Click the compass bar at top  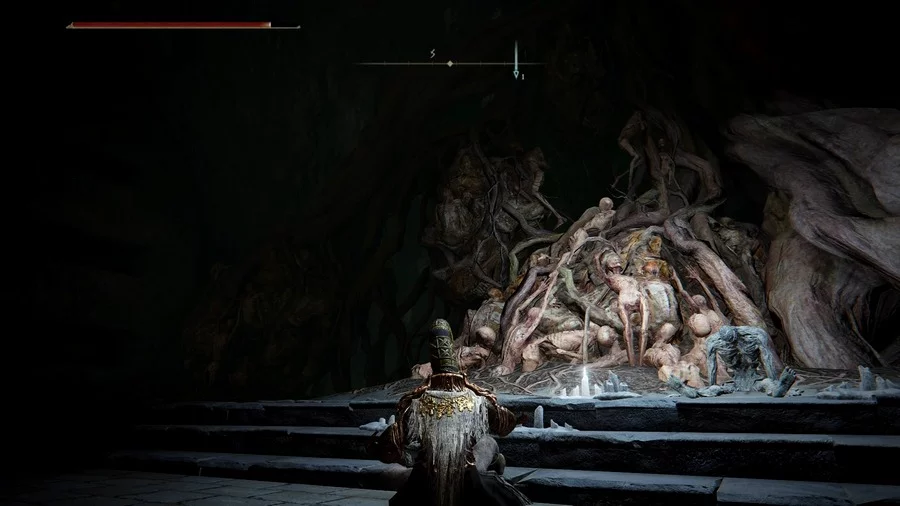(450, 64)
